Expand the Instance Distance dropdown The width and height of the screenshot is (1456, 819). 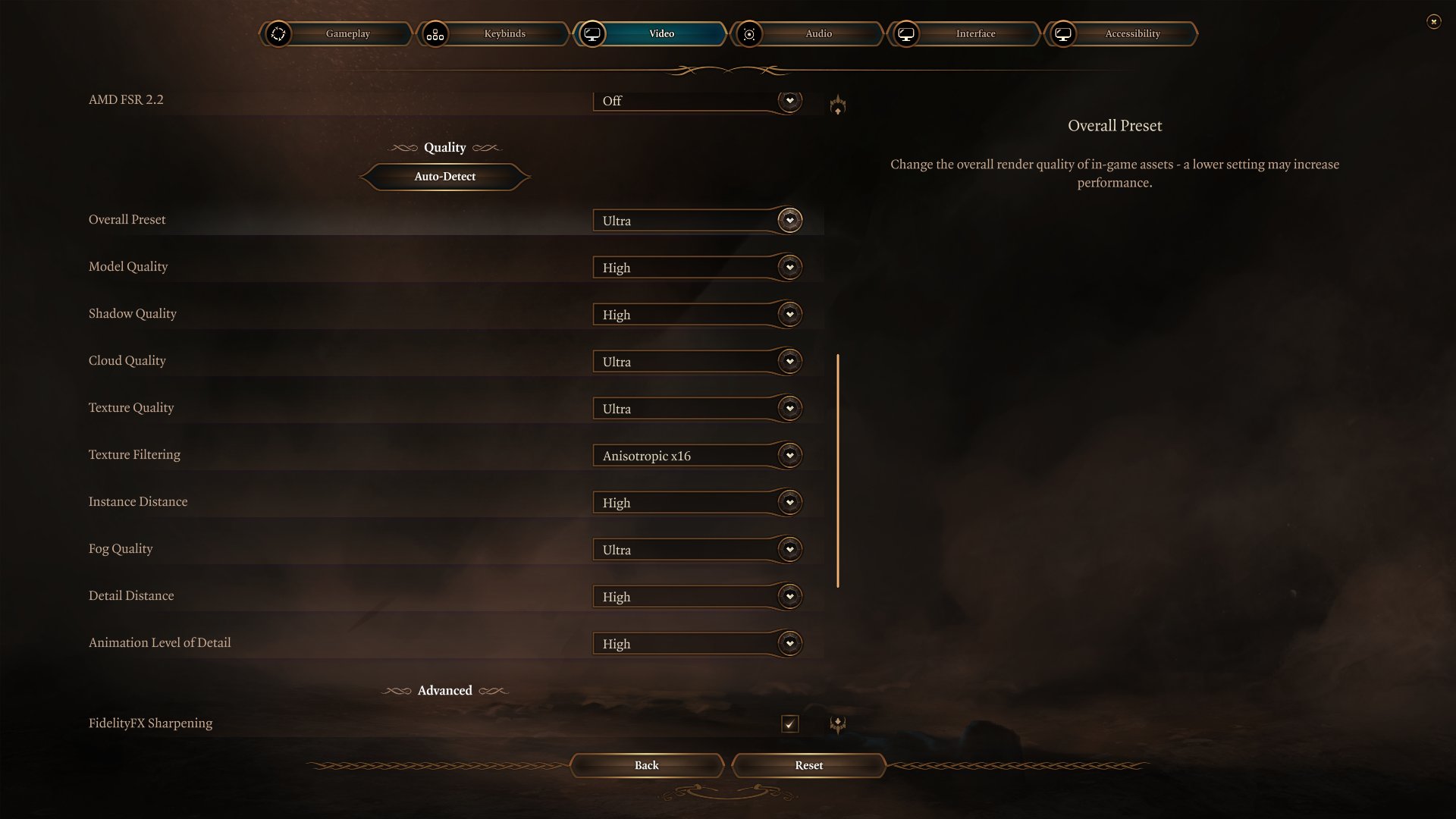coord(697,503)
